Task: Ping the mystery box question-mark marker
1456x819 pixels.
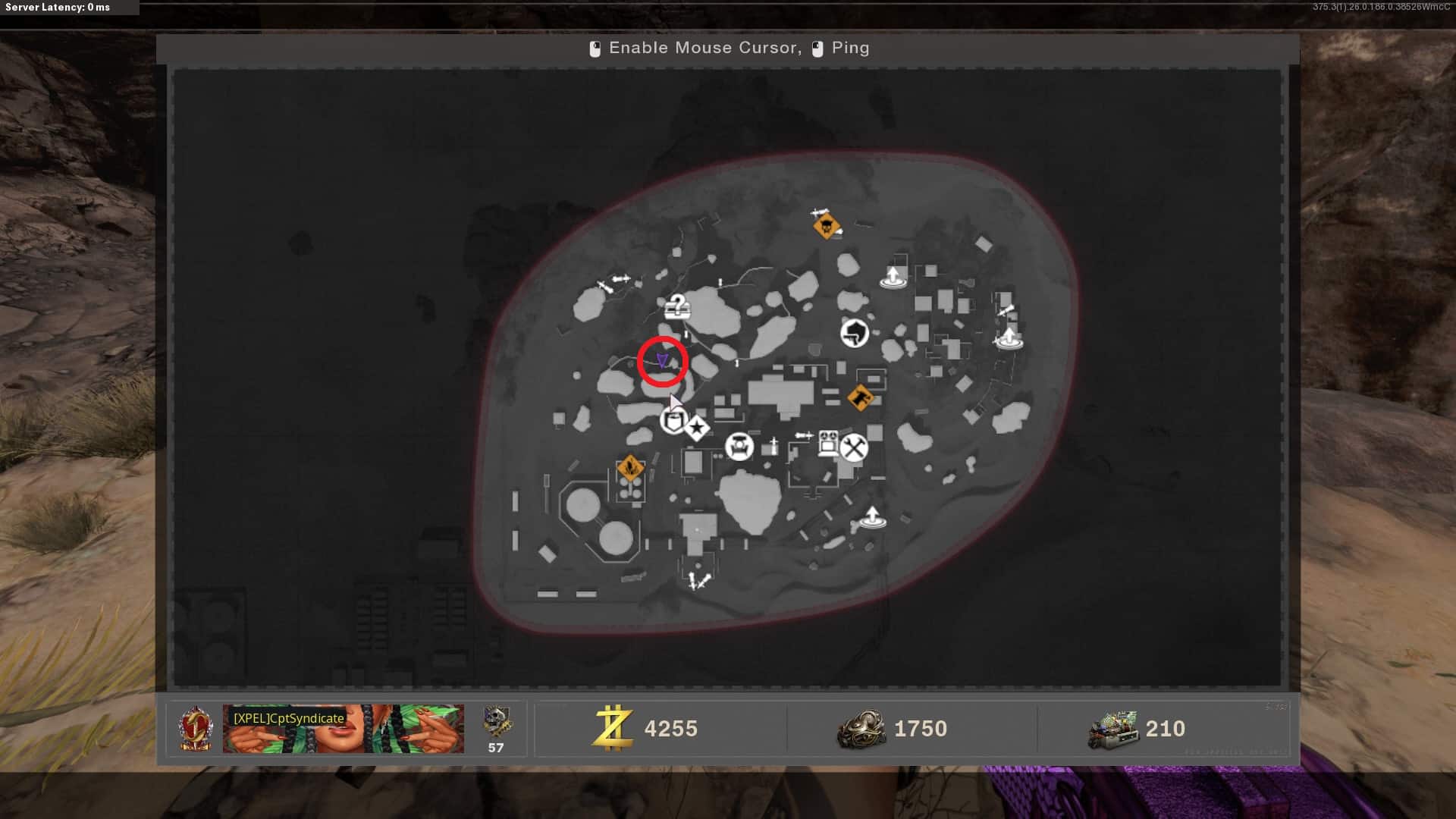Action: click(676, 306)
